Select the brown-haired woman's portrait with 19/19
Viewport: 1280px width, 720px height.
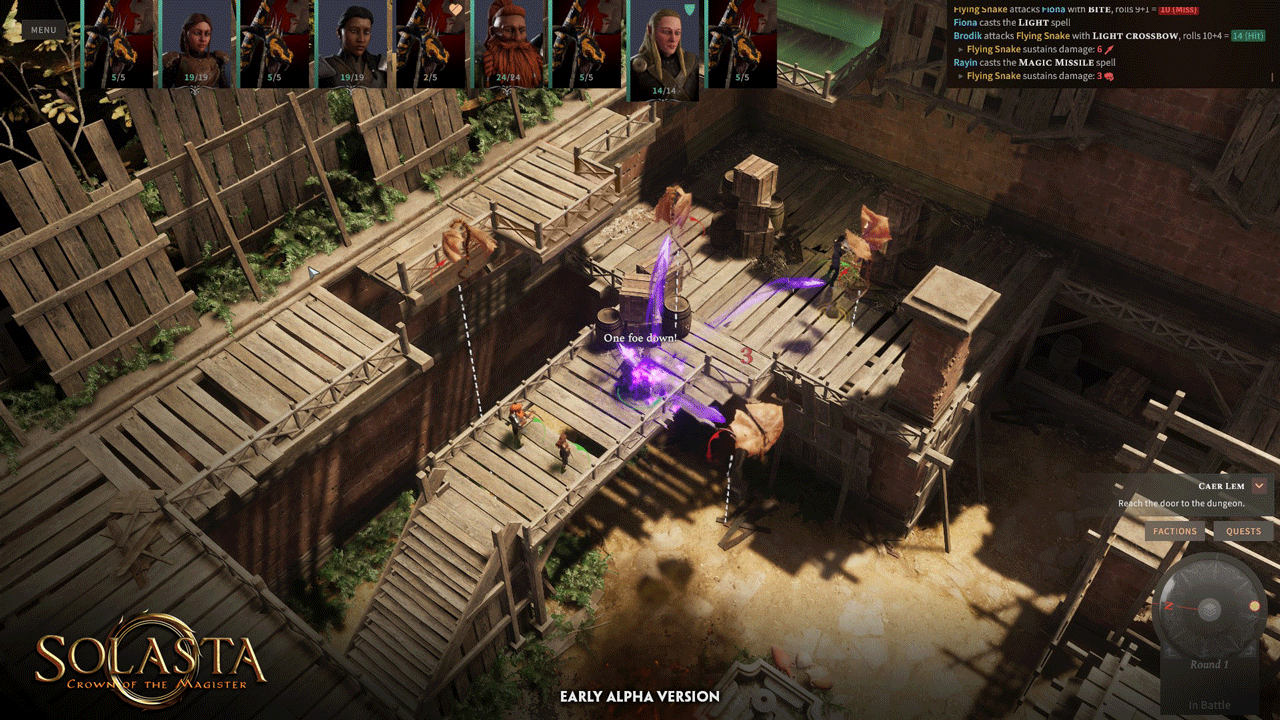196,43
